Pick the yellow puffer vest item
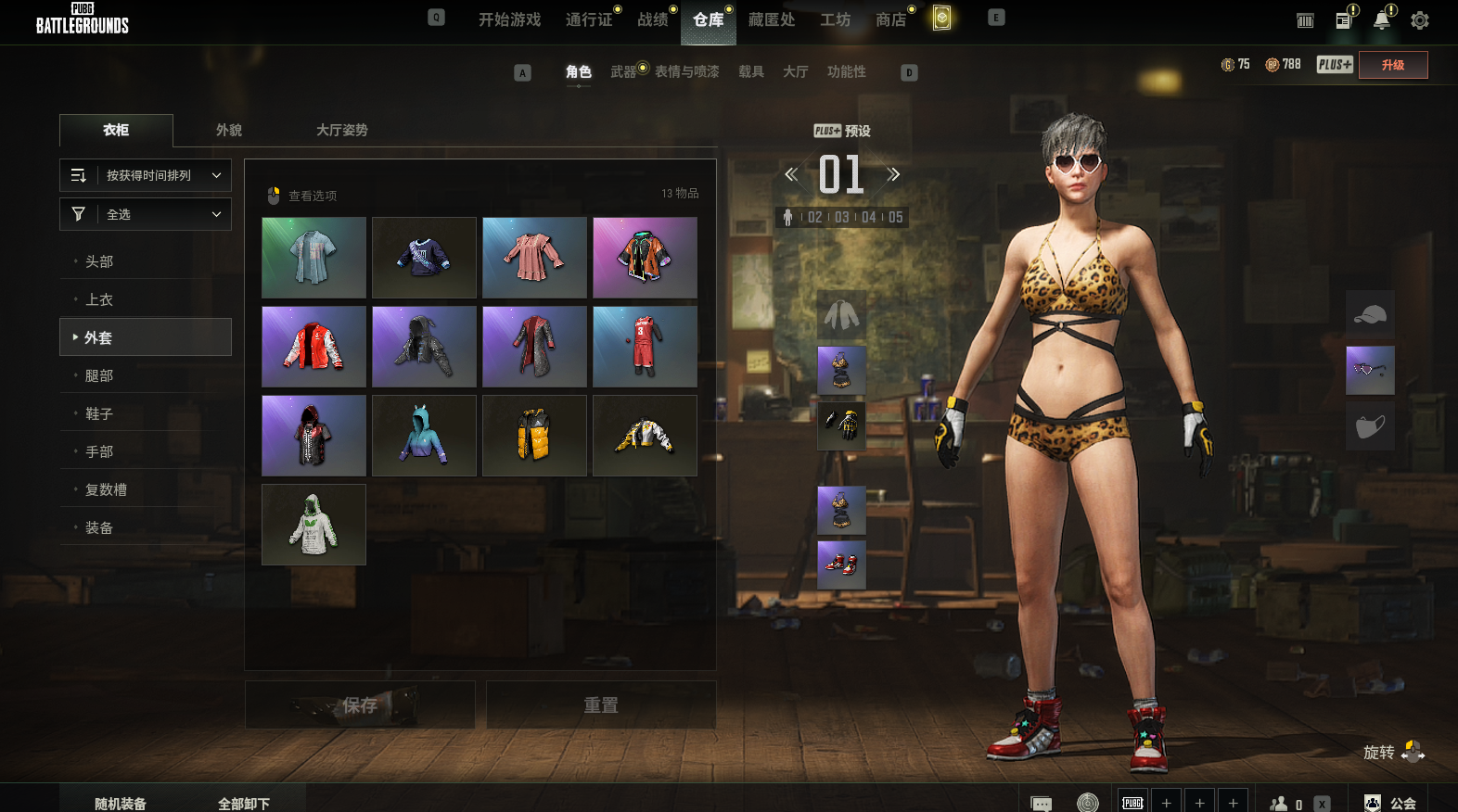Viewport: 1458px width, 812px height. click(x=534, y=436)
